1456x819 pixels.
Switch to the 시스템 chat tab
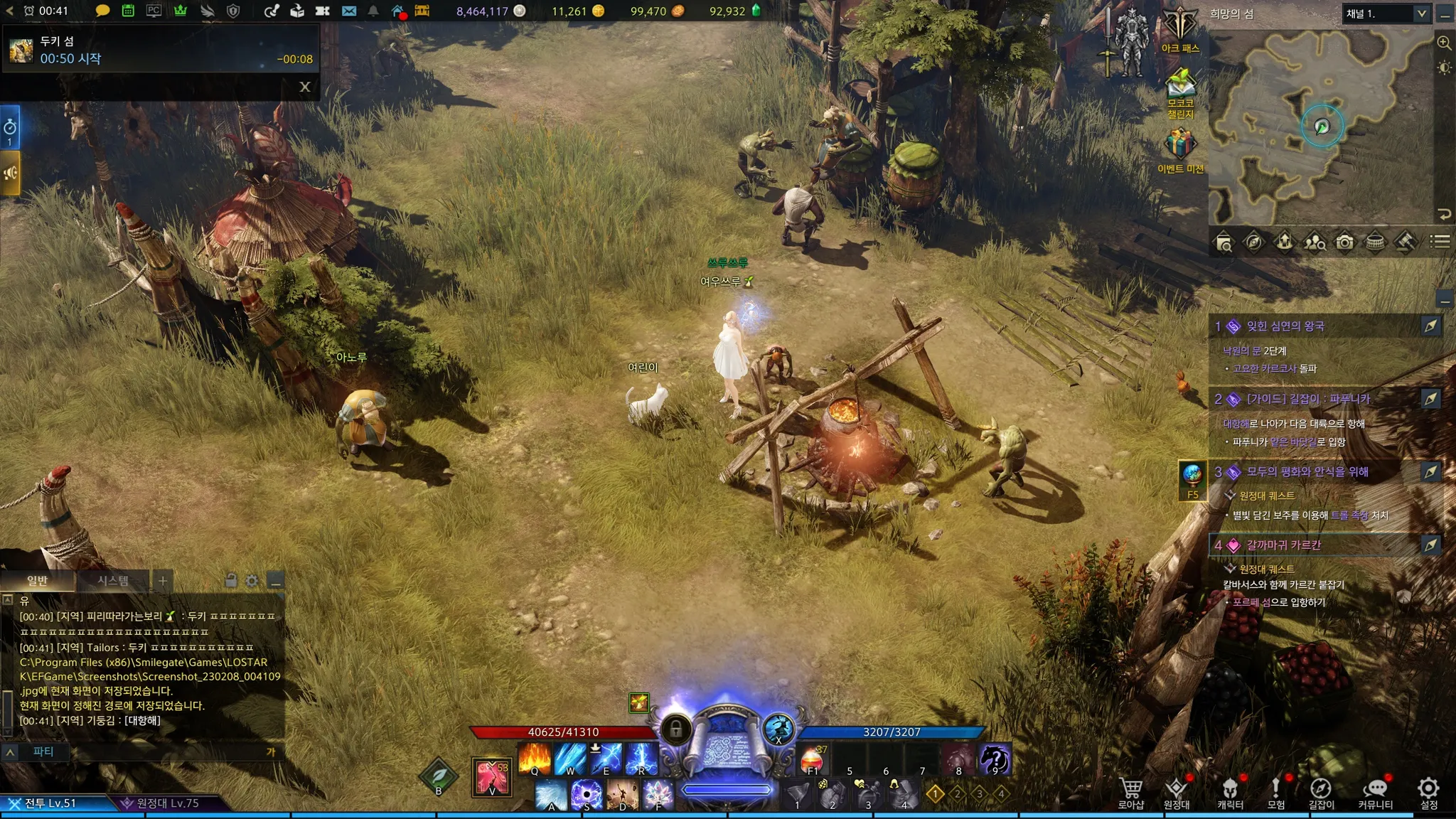tap(113, 581)
